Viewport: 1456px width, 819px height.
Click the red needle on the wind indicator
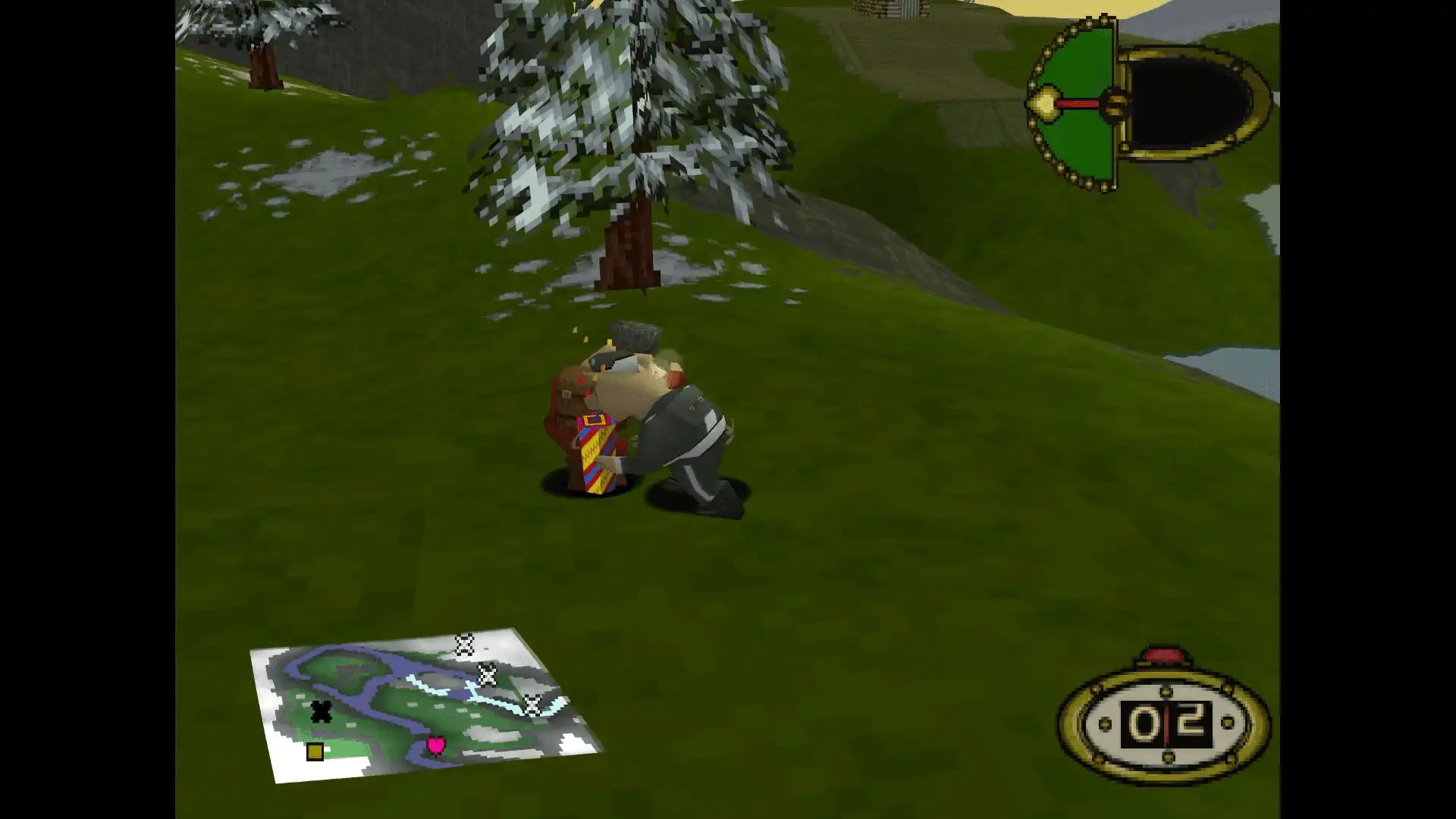click(x=1077, y=103)
